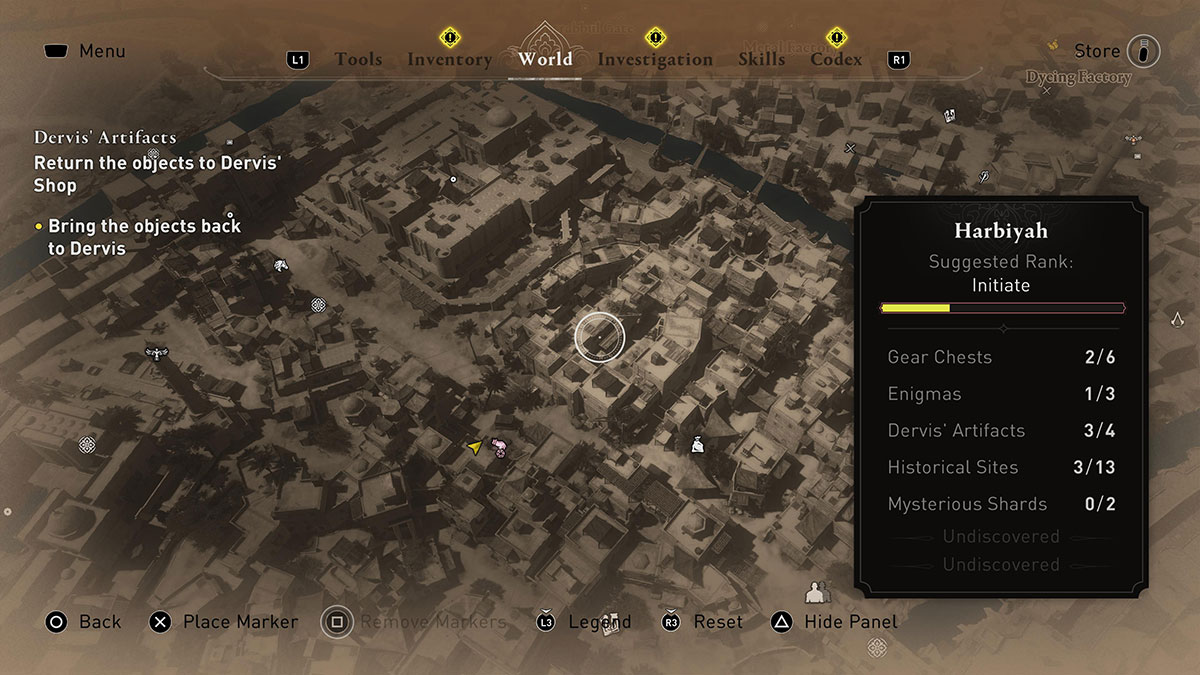
Task: Switch to the Codex tab
Action: pyautogui.click(x=836, y=59)
